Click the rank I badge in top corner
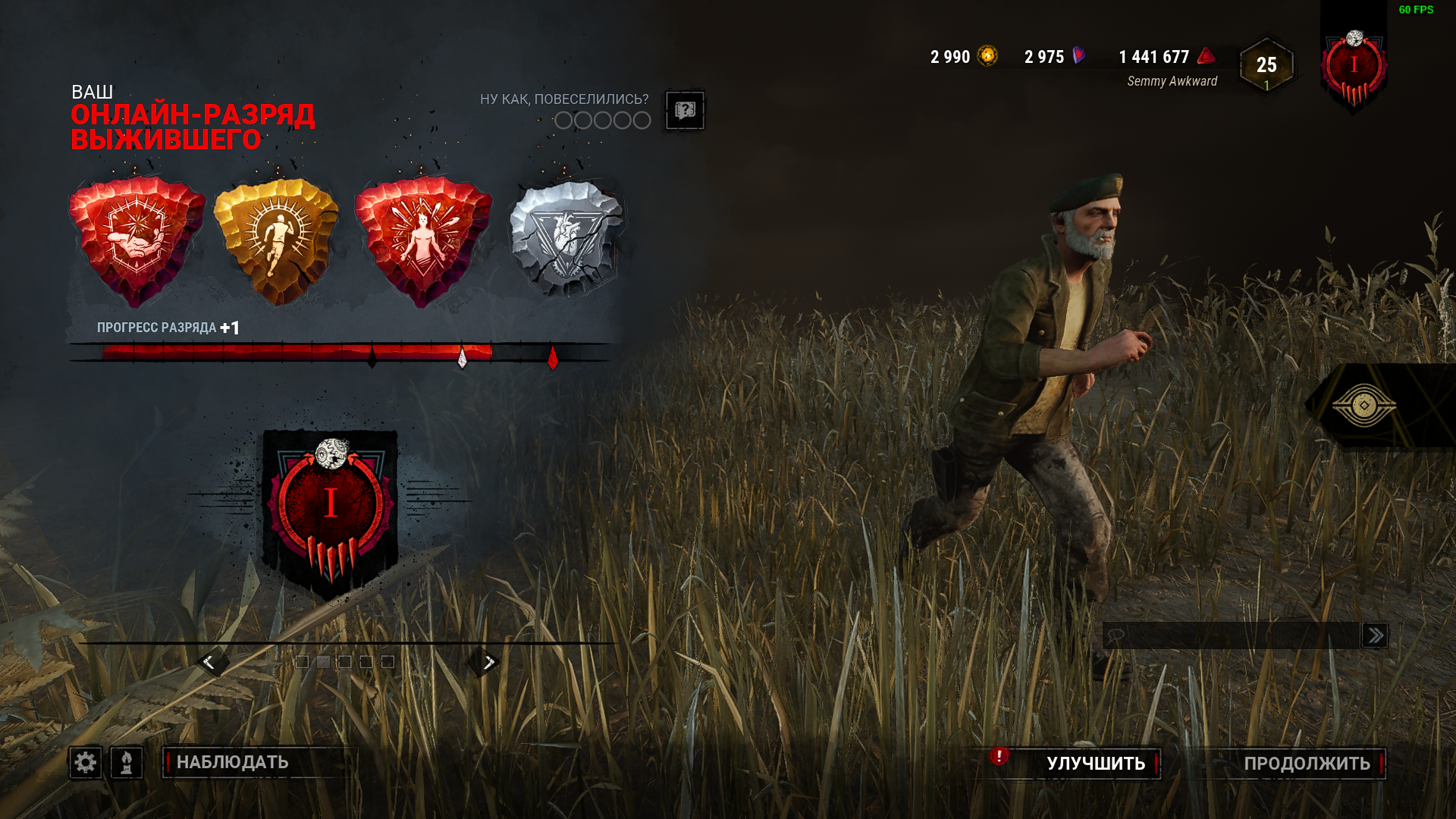This screenshot has height=819, width=1456. click(1354, 68)
